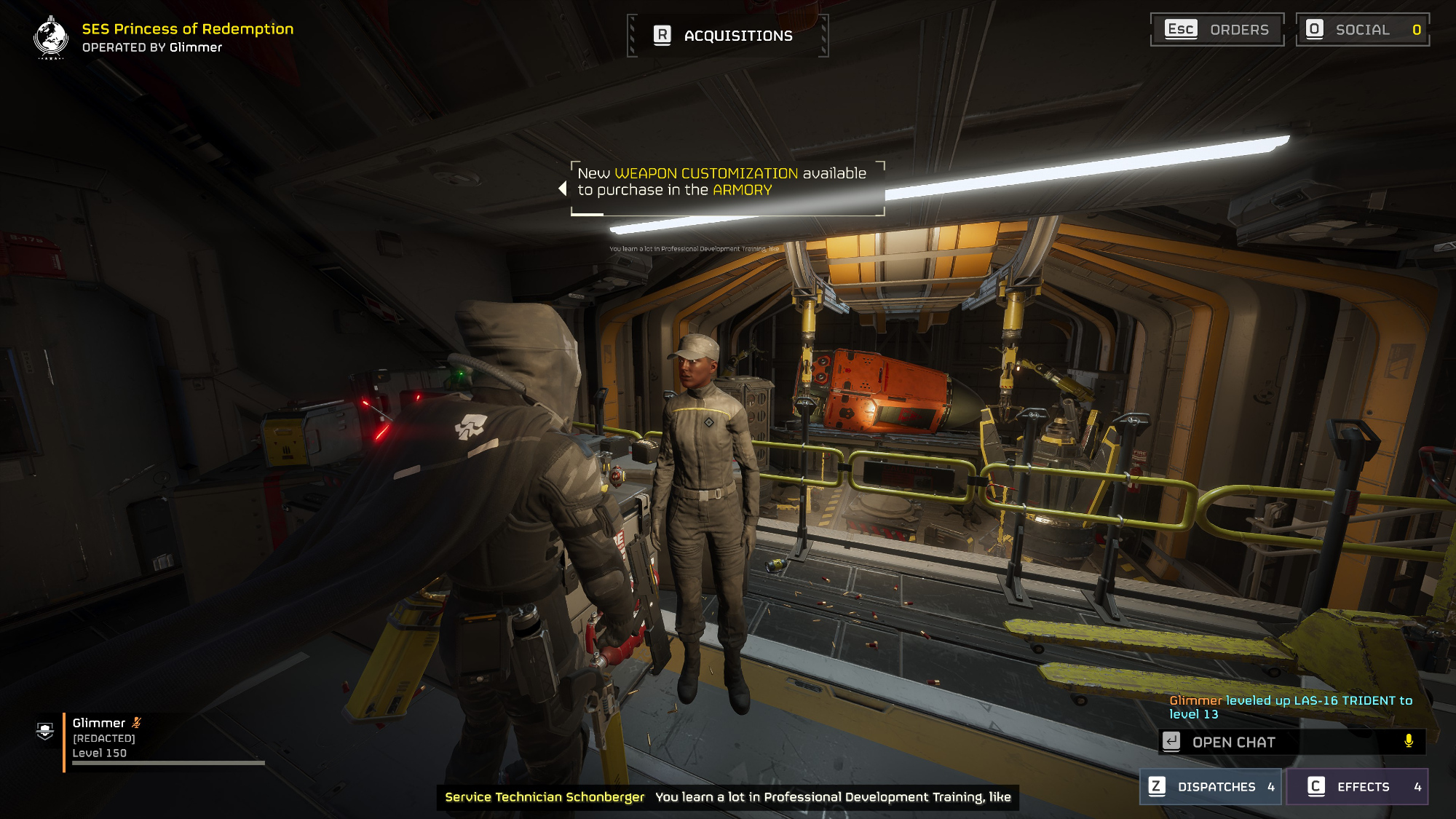Show the Dispatches list

pyautogui.click(x=1211, y=787)
